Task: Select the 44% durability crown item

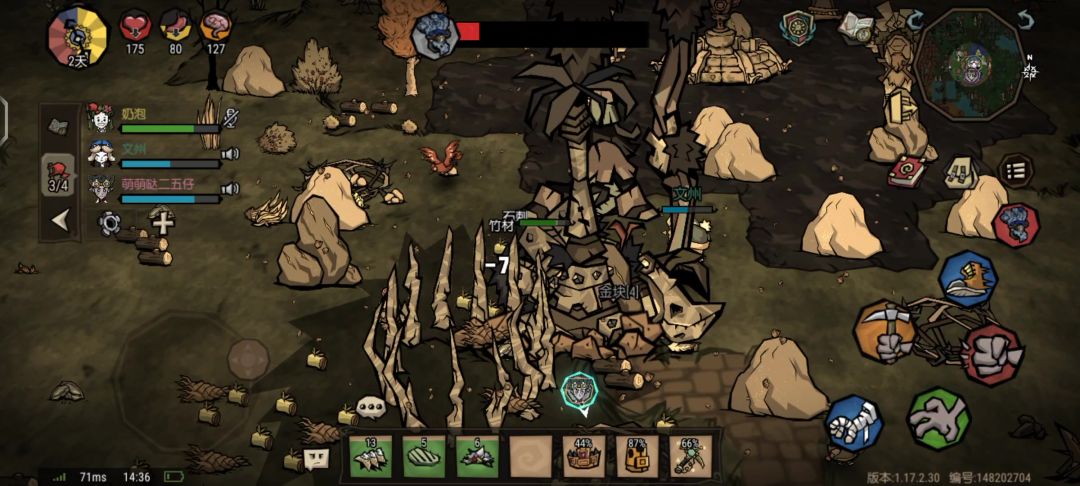Action: 584,456
